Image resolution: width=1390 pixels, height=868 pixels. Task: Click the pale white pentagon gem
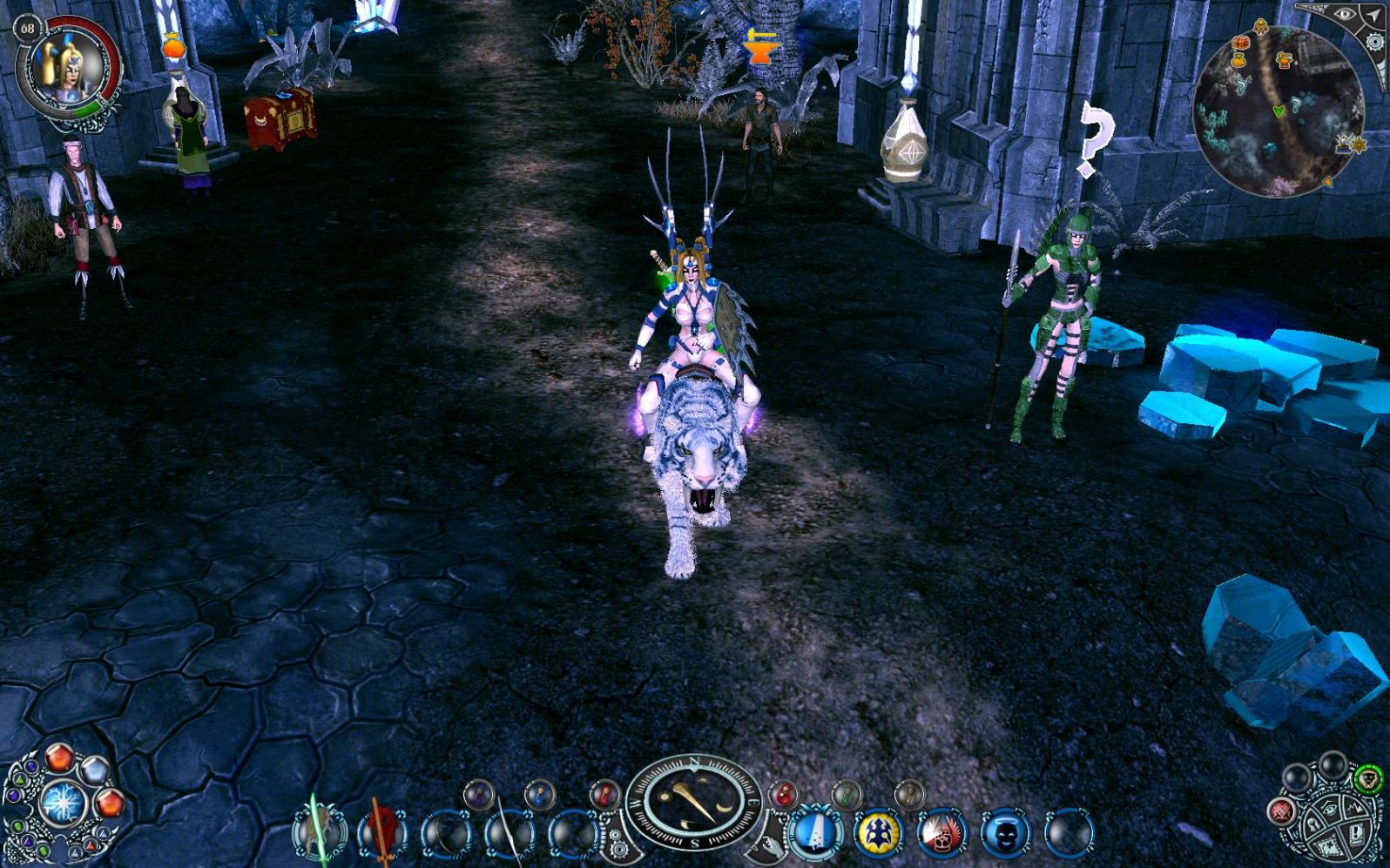[94, 770]
